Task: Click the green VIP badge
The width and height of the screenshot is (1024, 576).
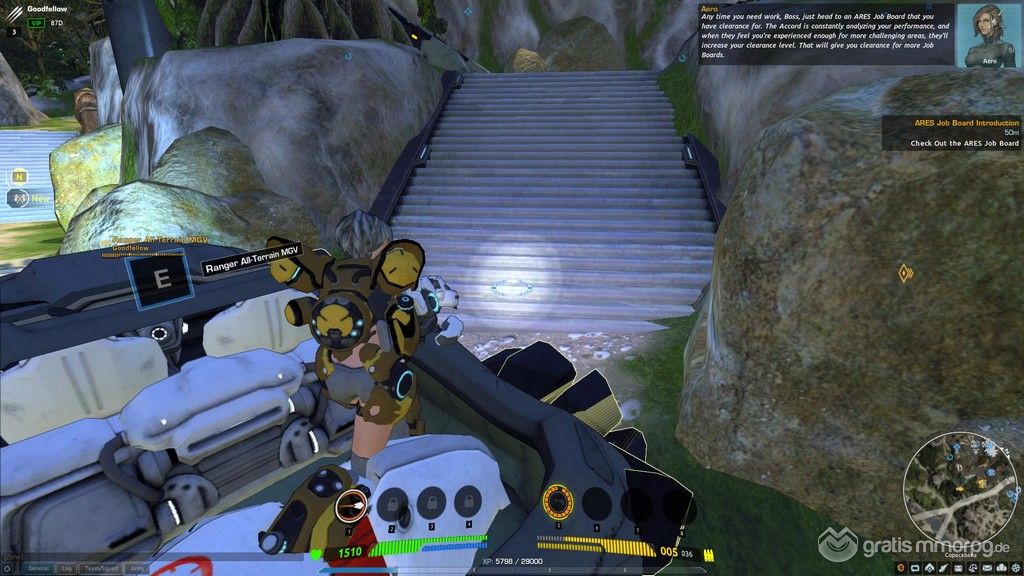Action: pos(36,22)
